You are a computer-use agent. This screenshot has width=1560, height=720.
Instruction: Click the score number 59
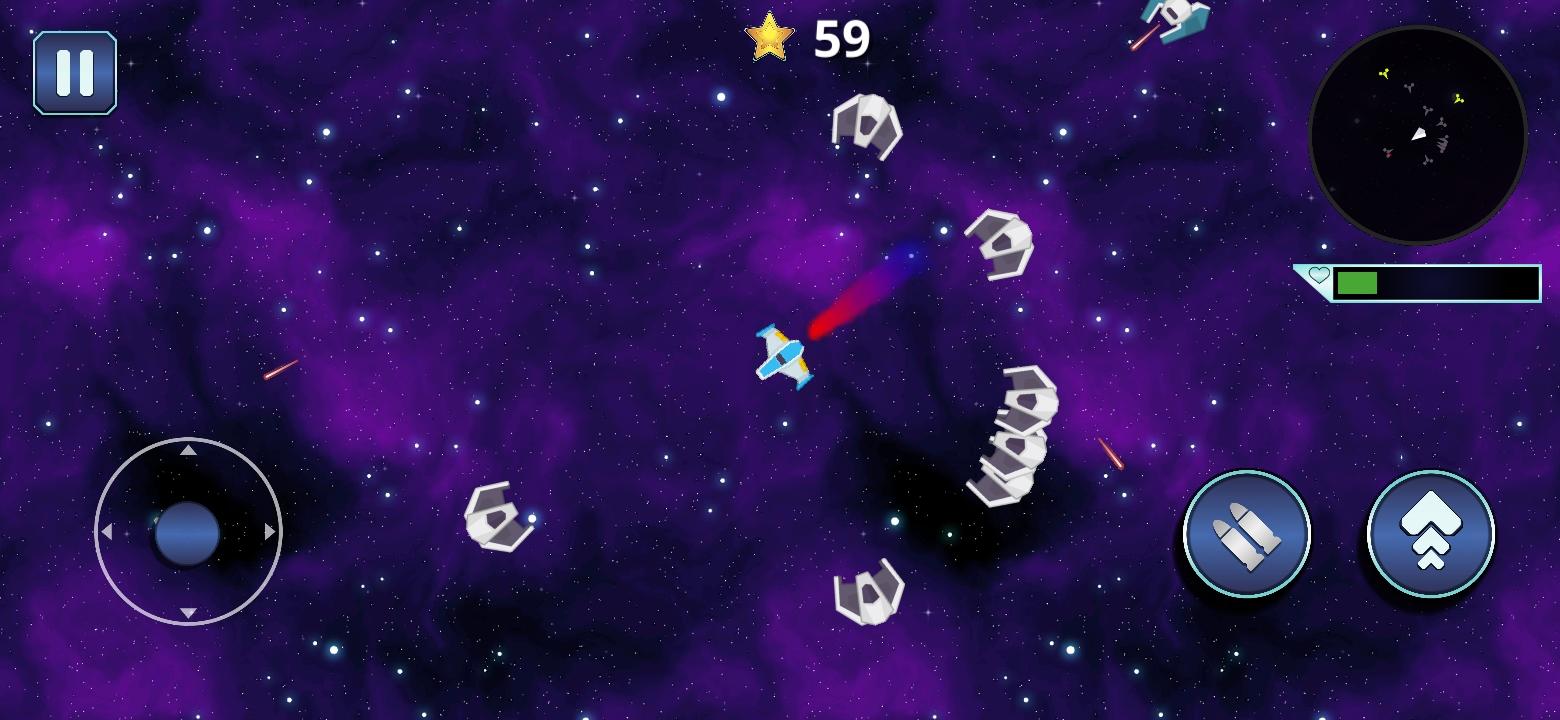(843, 38)
